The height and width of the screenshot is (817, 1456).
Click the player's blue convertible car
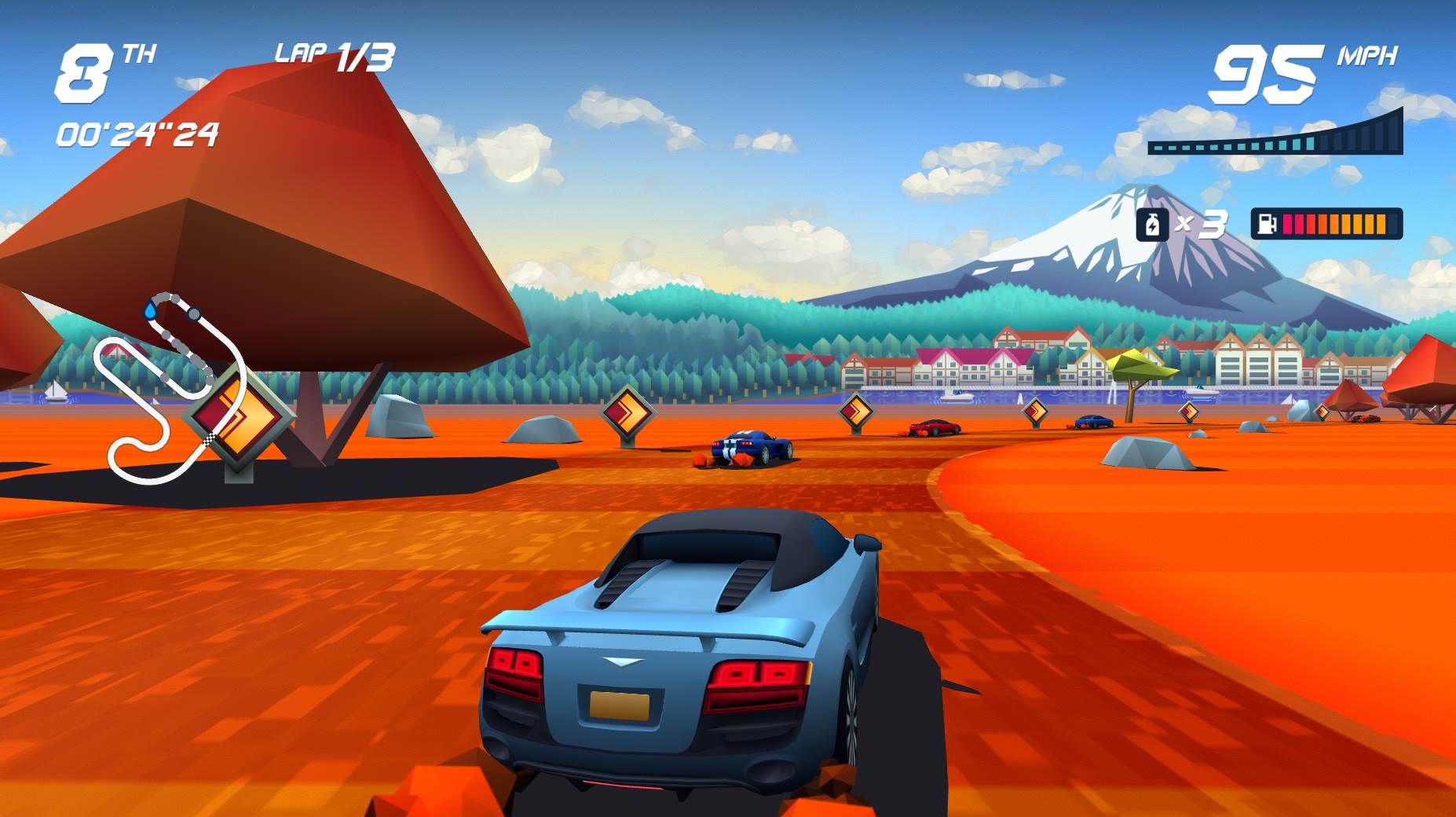691,668
